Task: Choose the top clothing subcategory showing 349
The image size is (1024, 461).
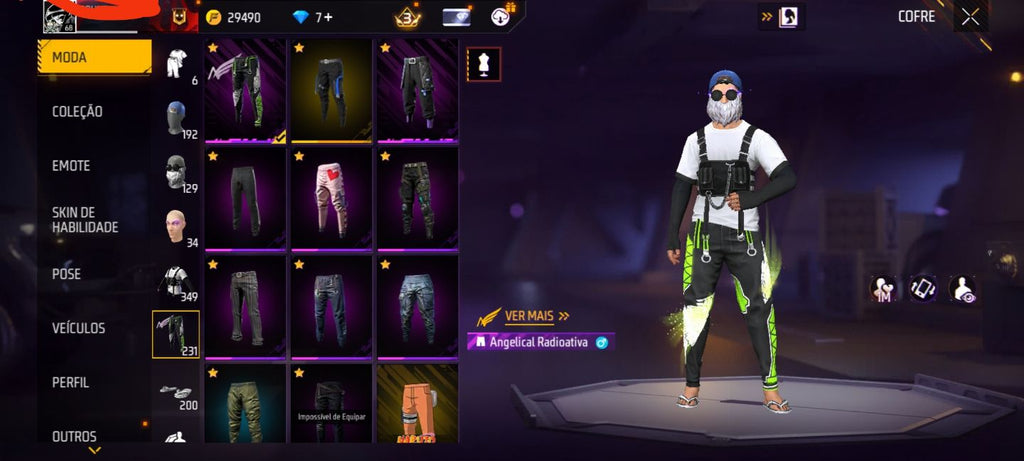Action: click(x=177, y=282)
